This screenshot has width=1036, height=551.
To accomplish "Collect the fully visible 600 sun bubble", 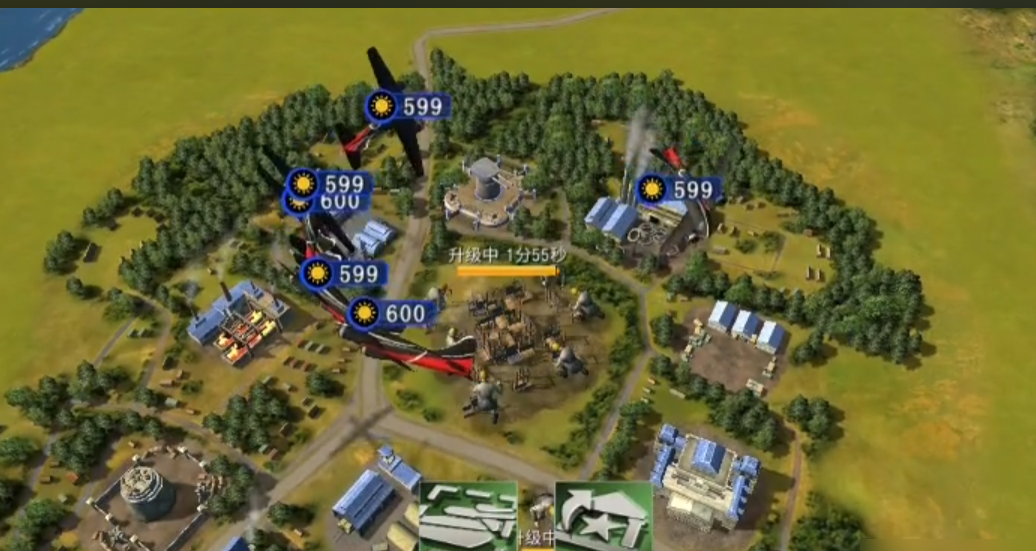I will point(391,314).
